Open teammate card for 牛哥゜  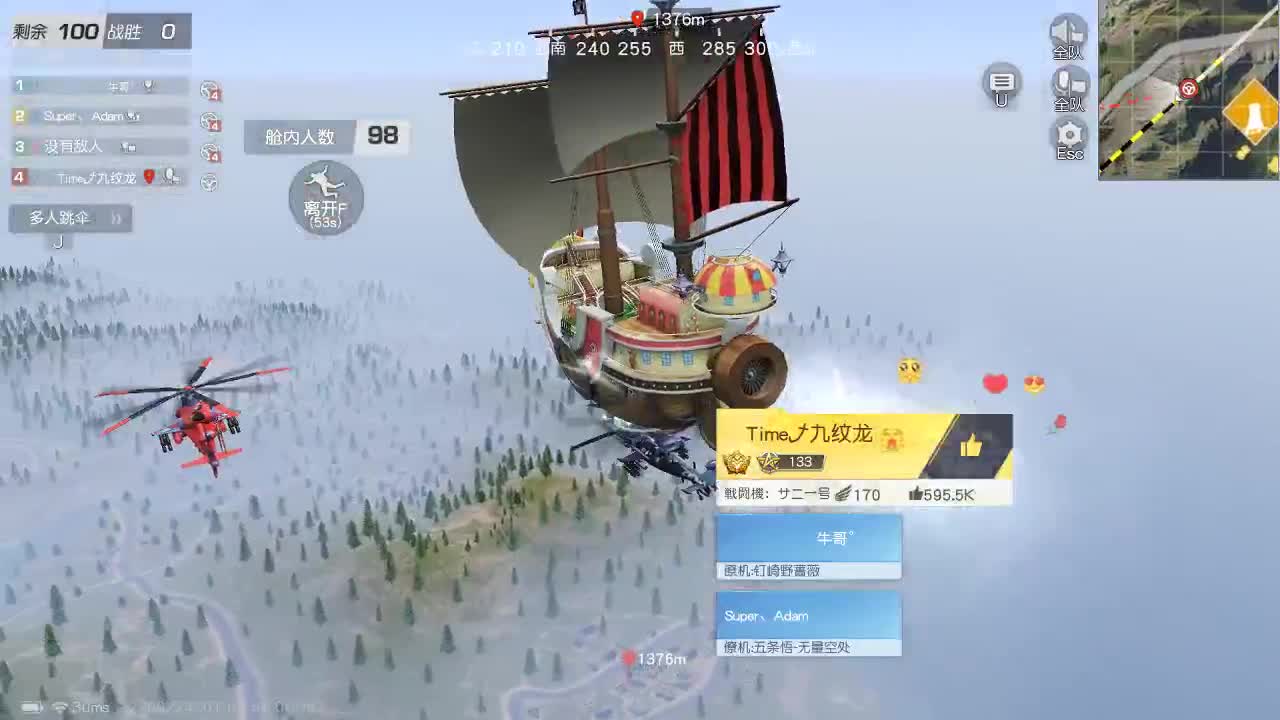(808, 543)
